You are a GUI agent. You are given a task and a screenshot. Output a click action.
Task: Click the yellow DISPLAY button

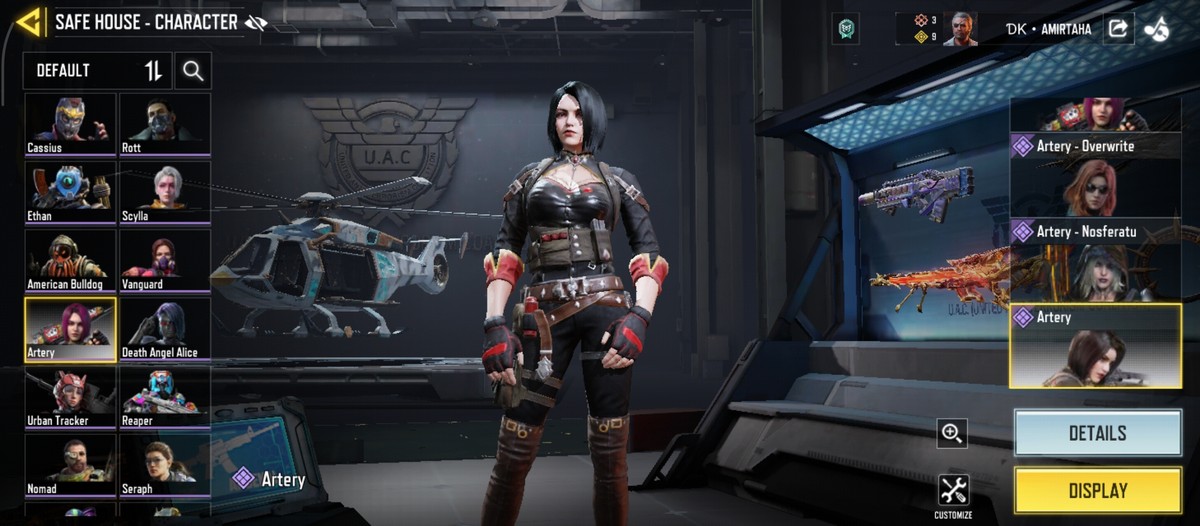[x=1097, y=491]
